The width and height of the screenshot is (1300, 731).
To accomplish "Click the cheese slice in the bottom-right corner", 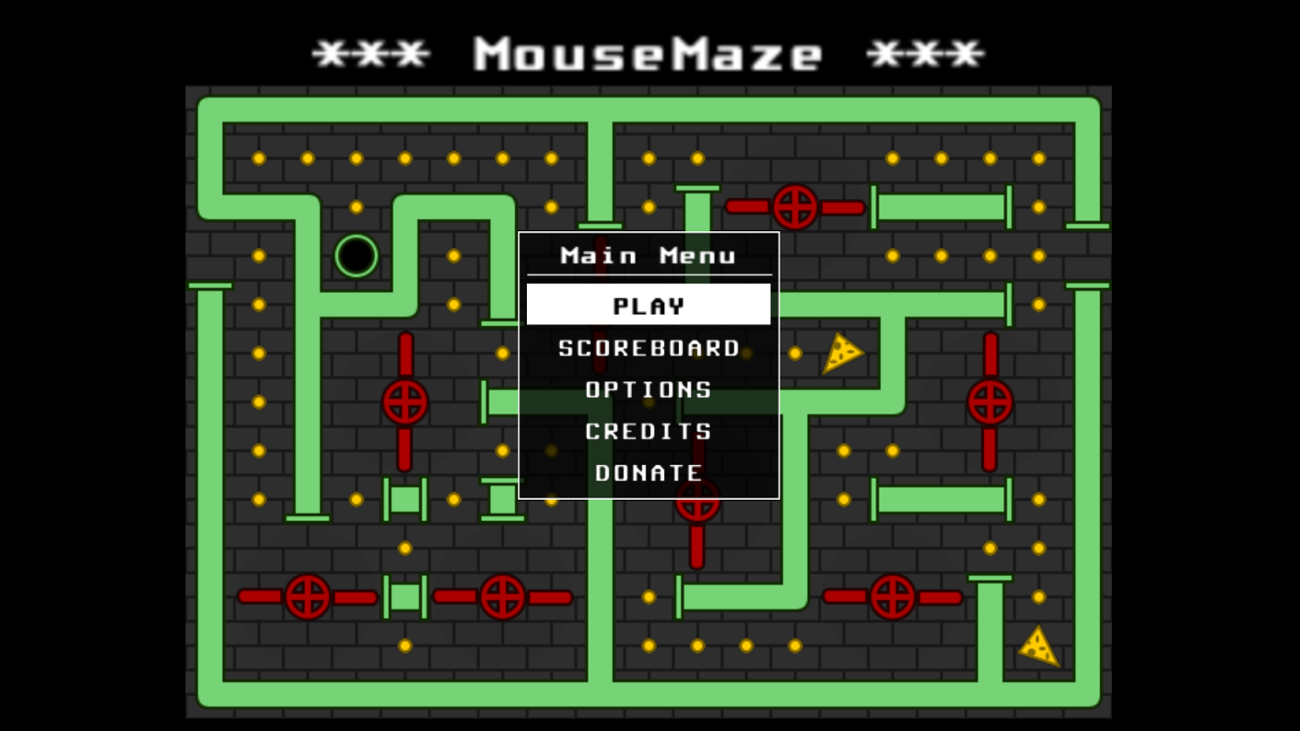I will [x=1040, y=648].
